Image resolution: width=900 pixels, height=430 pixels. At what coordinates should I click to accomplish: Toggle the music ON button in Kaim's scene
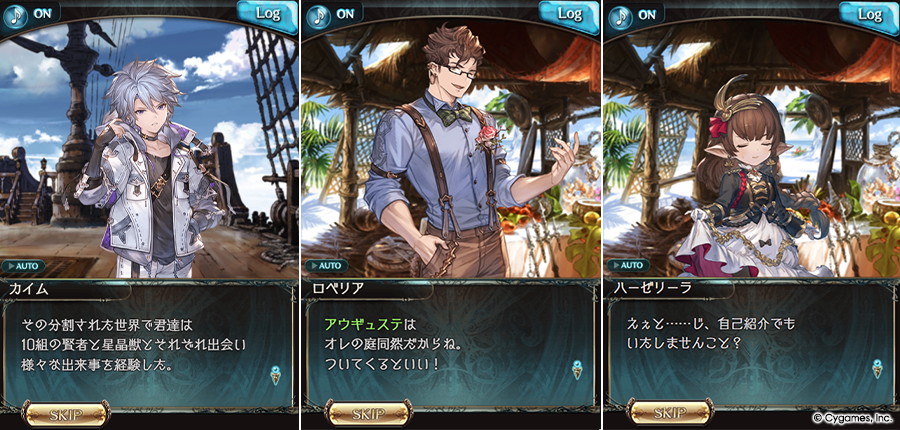[x=28, y=15]
